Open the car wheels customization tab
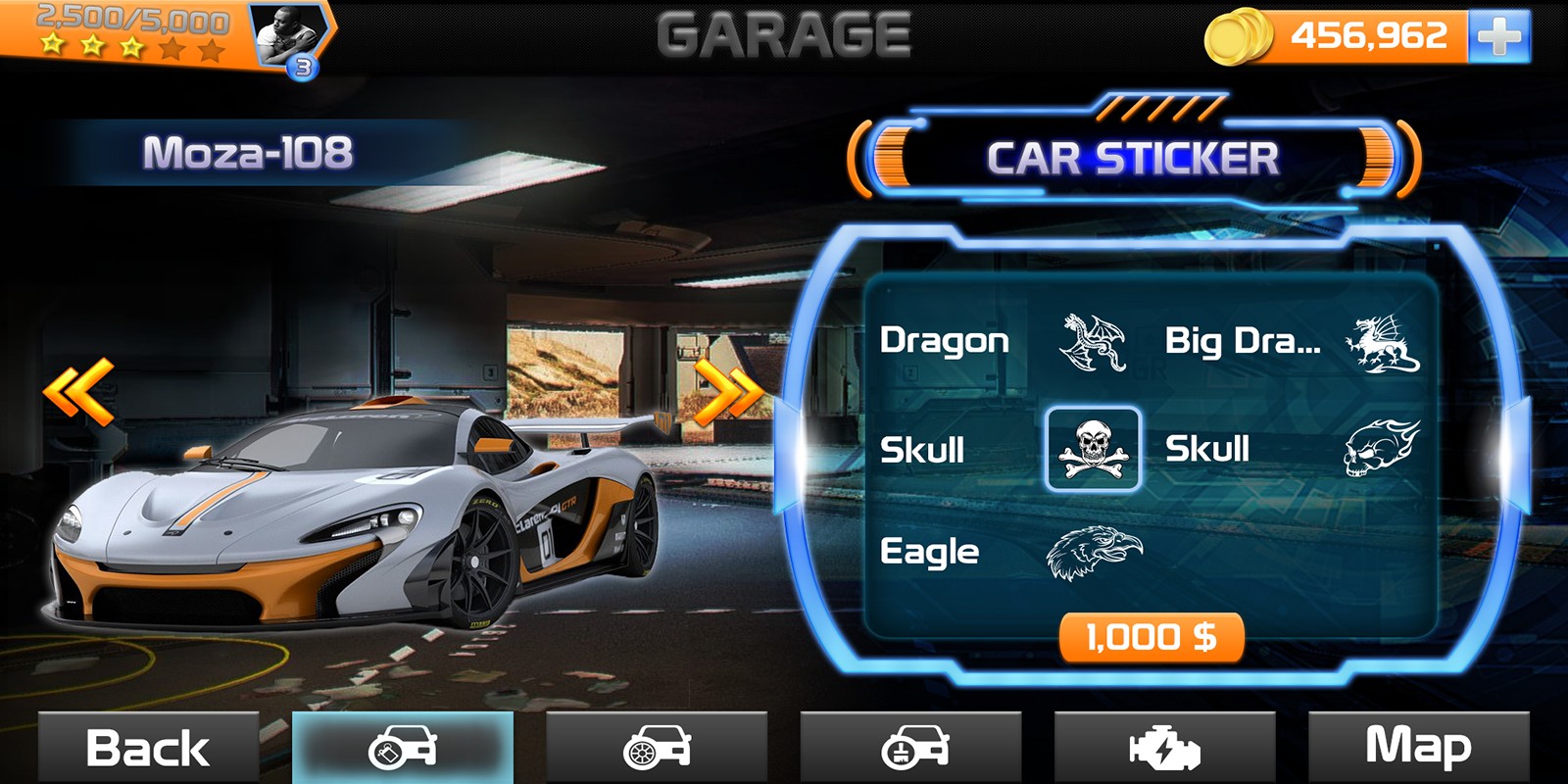 coord(657,748)
